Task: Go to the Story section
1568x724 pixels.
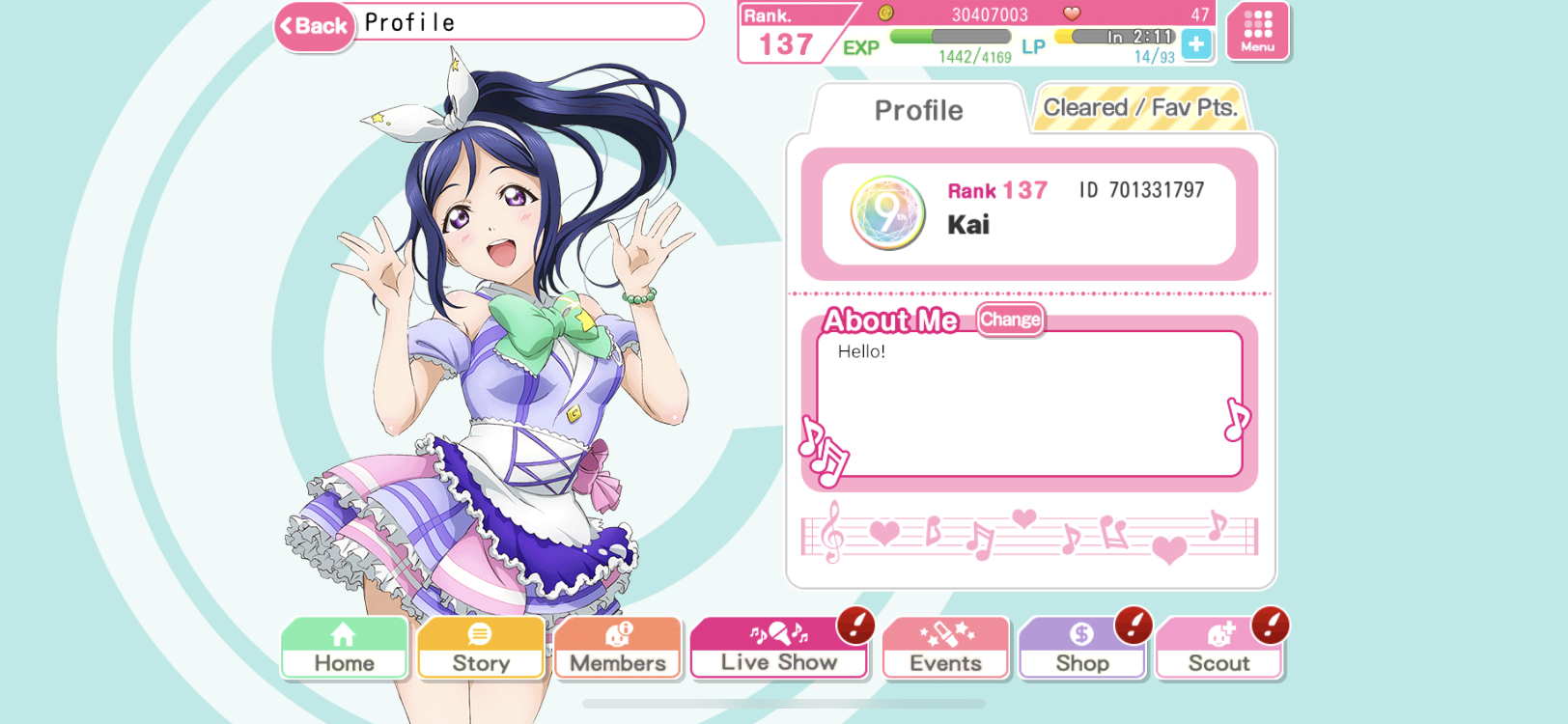Action: click(x=481, y=649)
